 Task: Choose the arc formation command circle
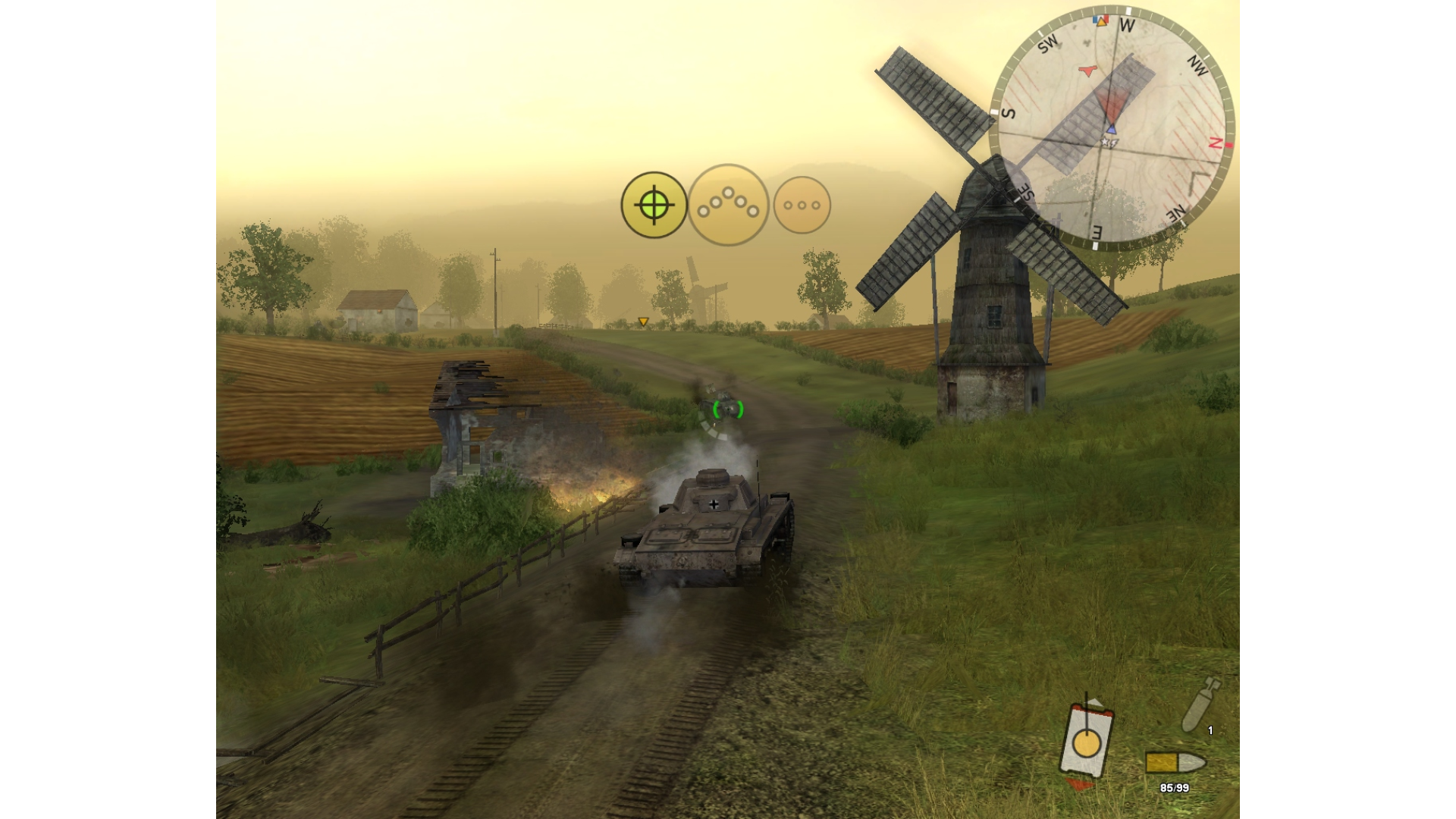pos(728,205)
